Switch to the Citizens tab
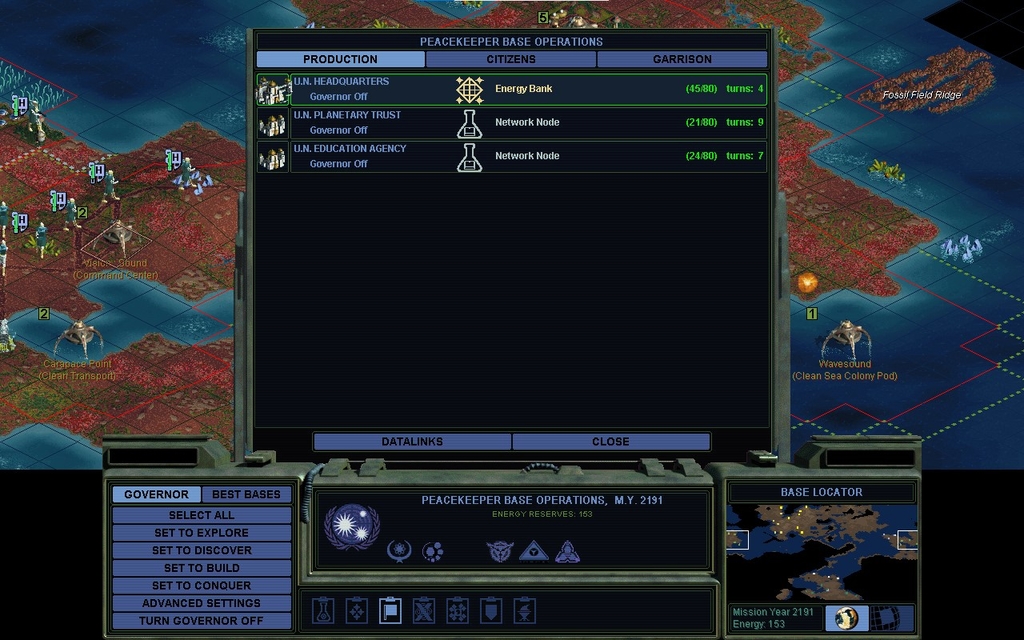Image resolution: width=1024 pixels, height=640 pixels. coord(511,59)
